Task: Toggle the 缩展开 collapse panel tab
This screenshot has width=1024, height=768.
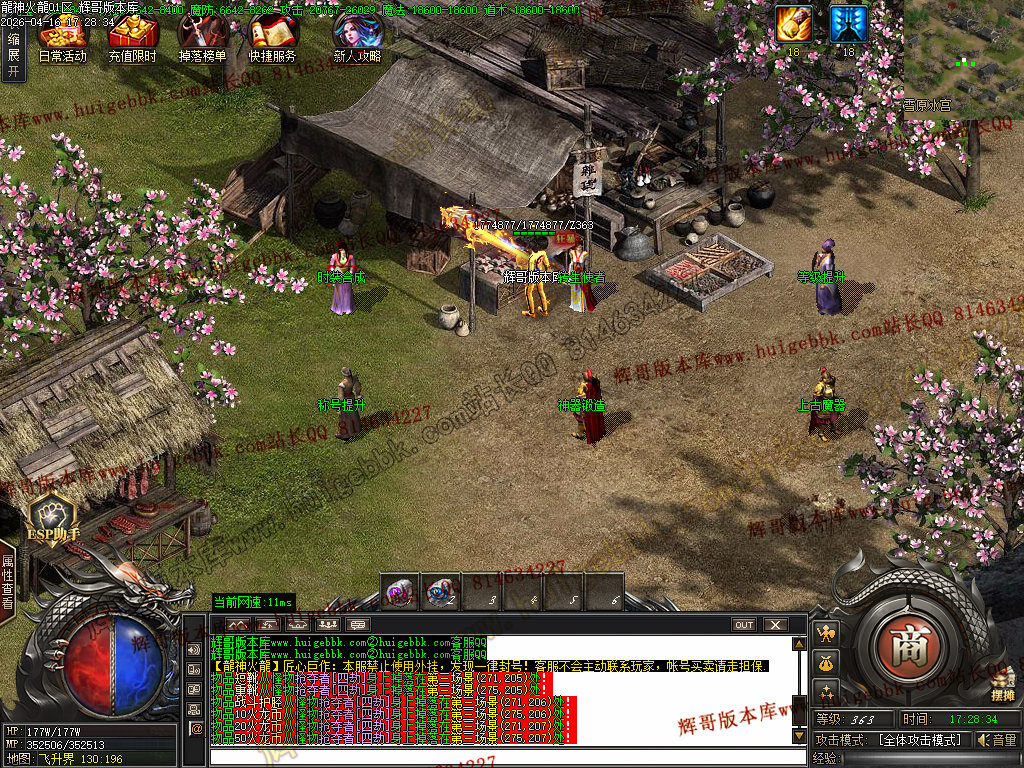Action: tap(13, 55)
